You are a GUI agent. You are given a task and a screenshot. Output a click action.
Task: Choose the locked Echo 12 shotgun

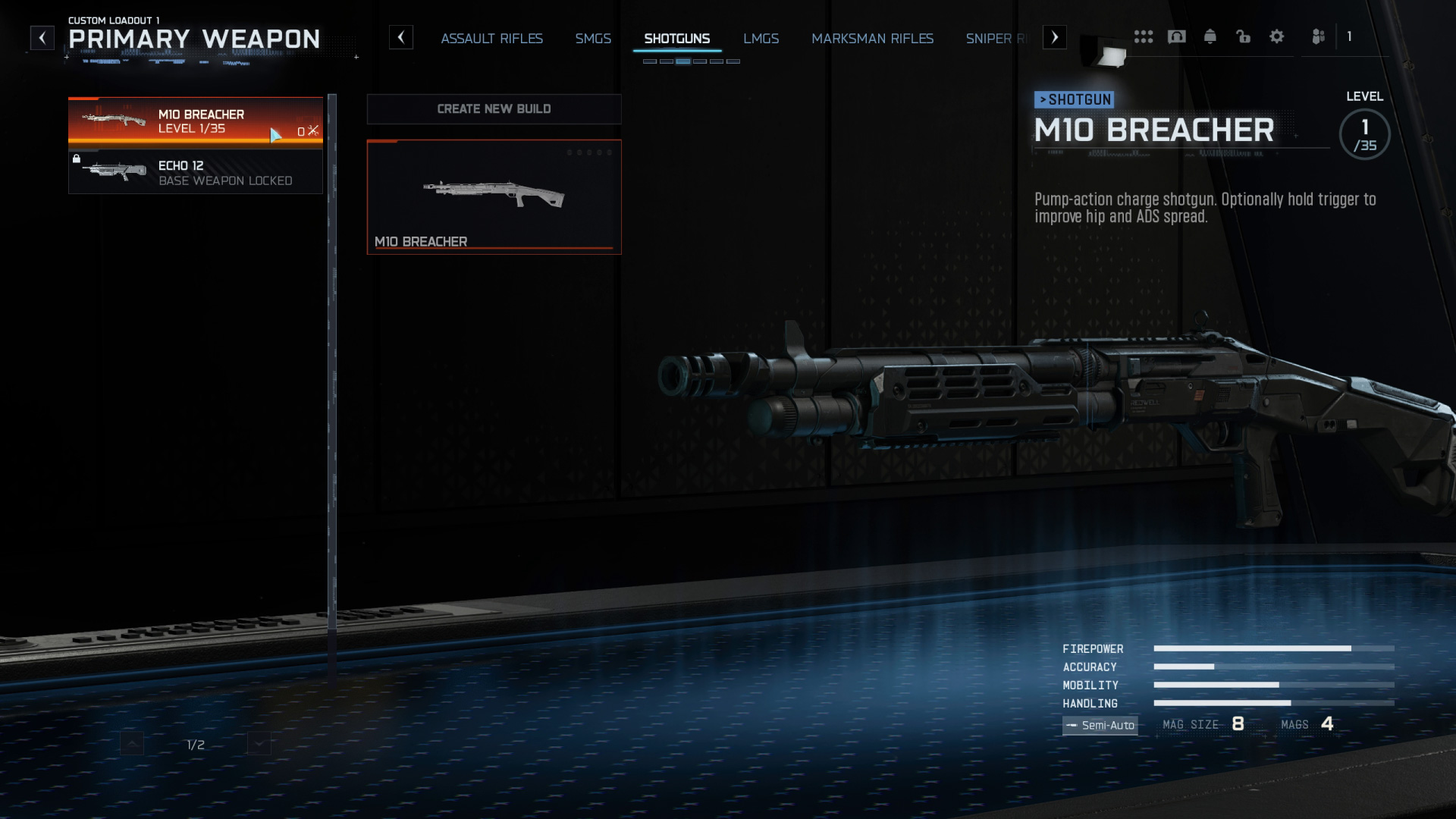pos(195,172)
